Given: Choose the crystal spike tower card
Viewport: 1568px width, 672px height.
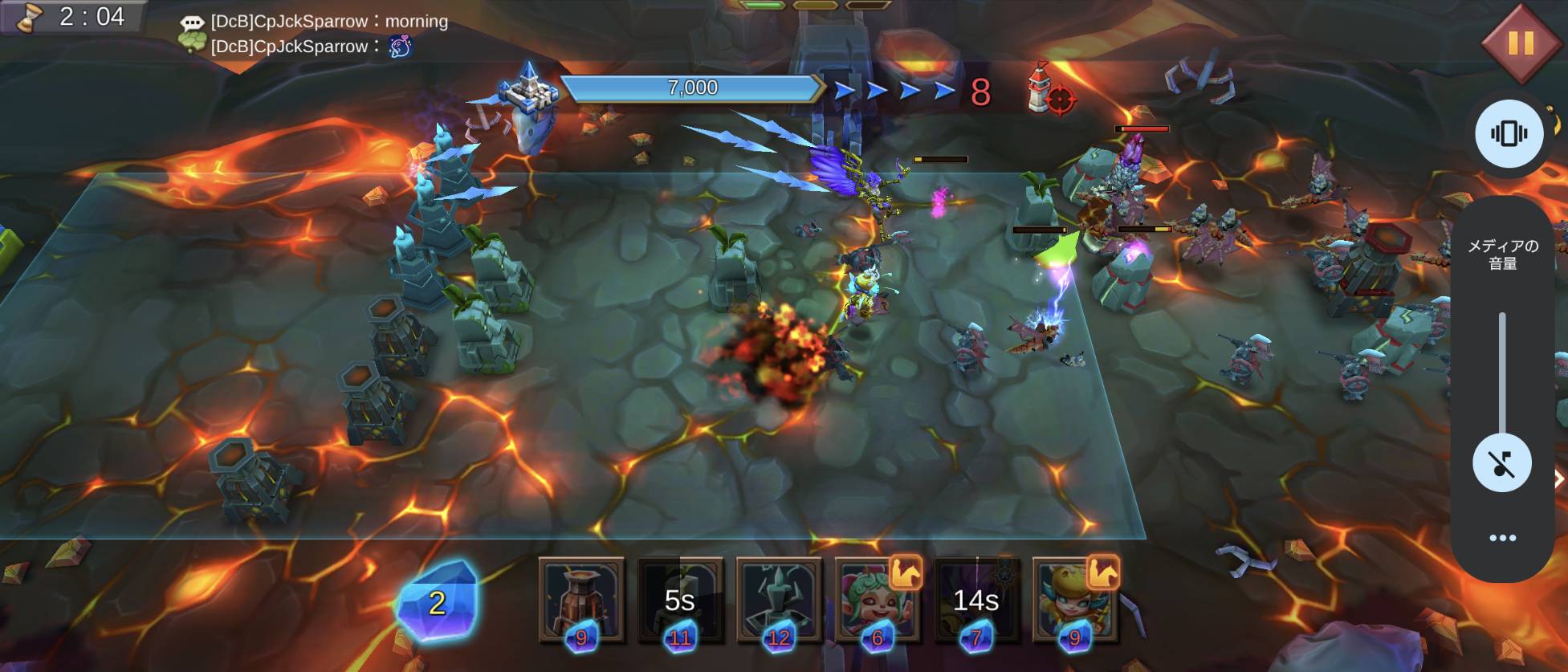Looking at the screenshot, I should click(x=779, y=600).
